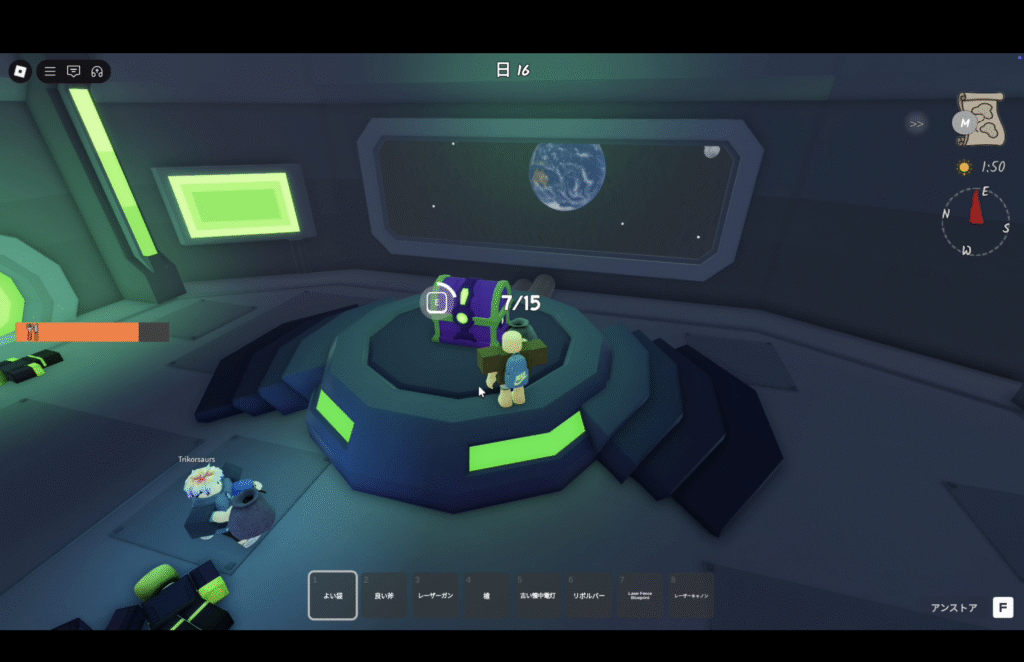The image size is (1024, 662).
Task: Toggle the chat window icon
Action: [x=73, y=71]
